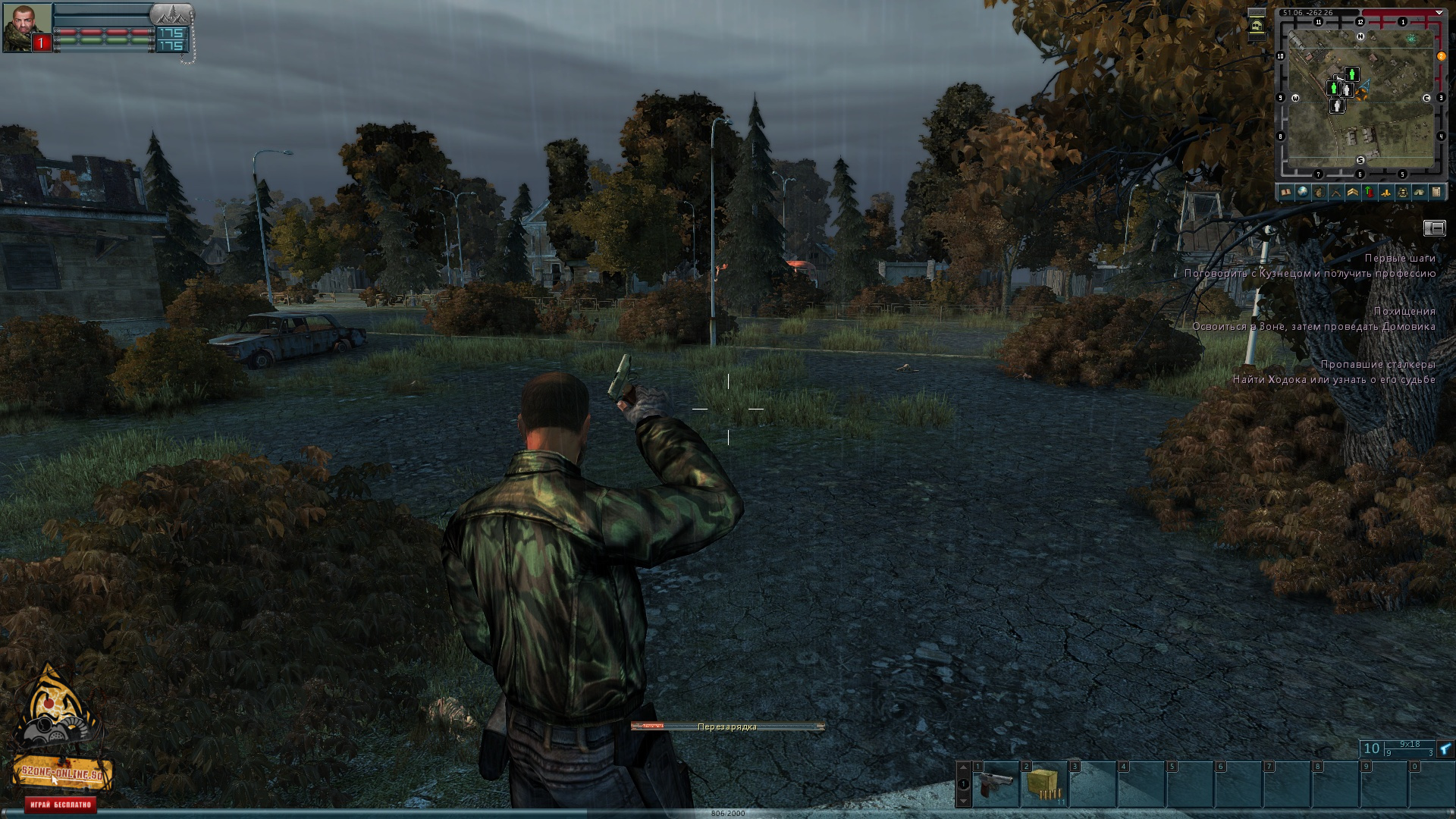
Task: Open the gas mask soldier icon
Action: [1403, 193]
